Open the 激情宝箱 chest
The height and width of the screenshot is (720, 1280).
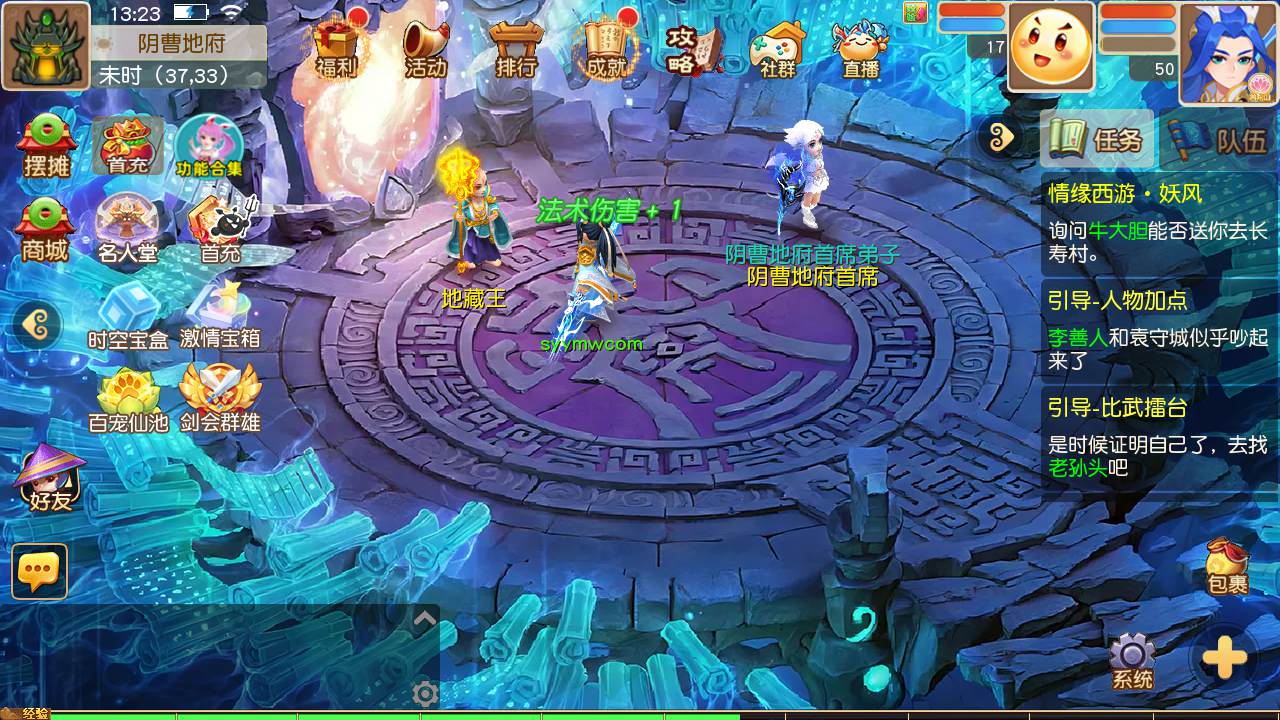(x=220, y=314)
